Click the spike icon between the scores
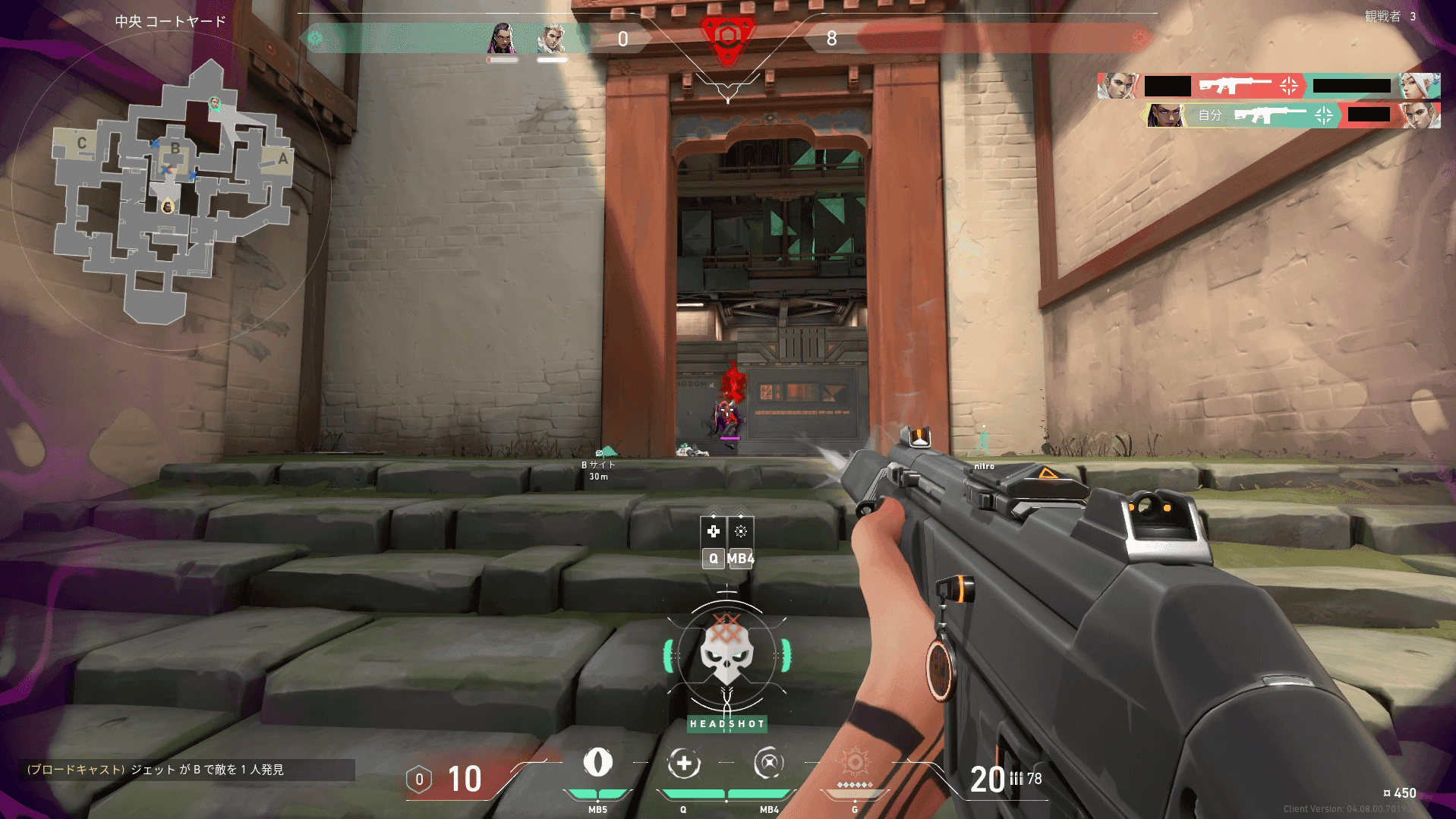This screenshot has width=1456, height=819. 727,38
